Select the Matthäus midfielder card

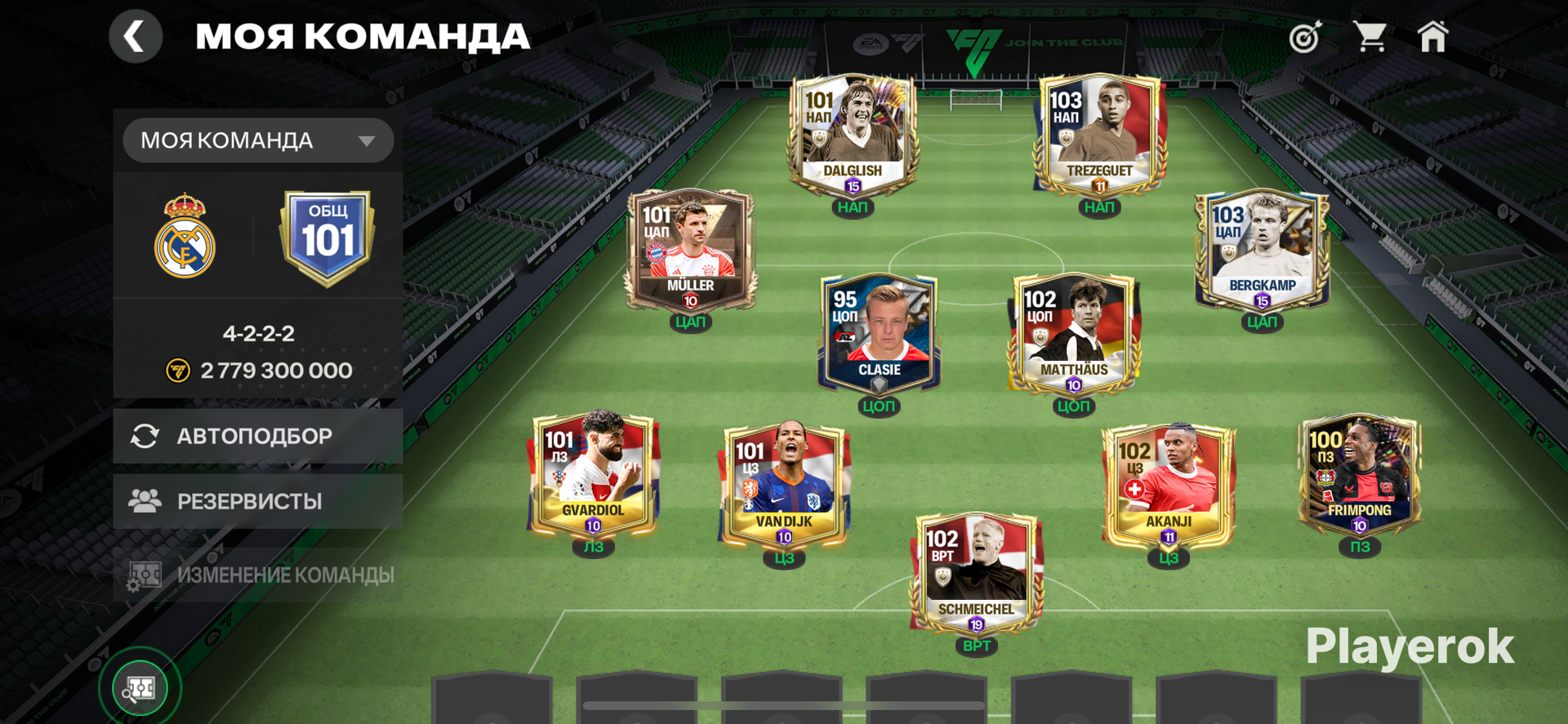point(1074,334)
